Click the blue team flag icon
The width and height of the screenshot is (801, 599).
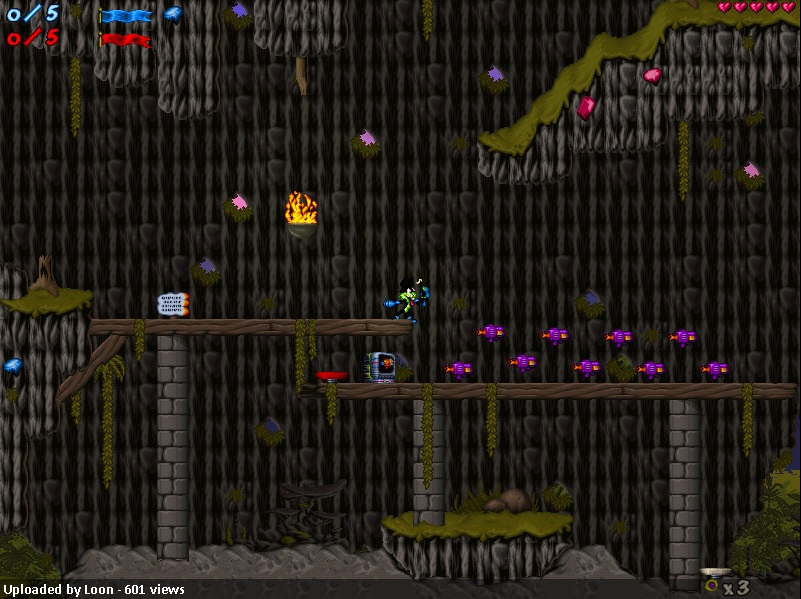click(125, 15)
